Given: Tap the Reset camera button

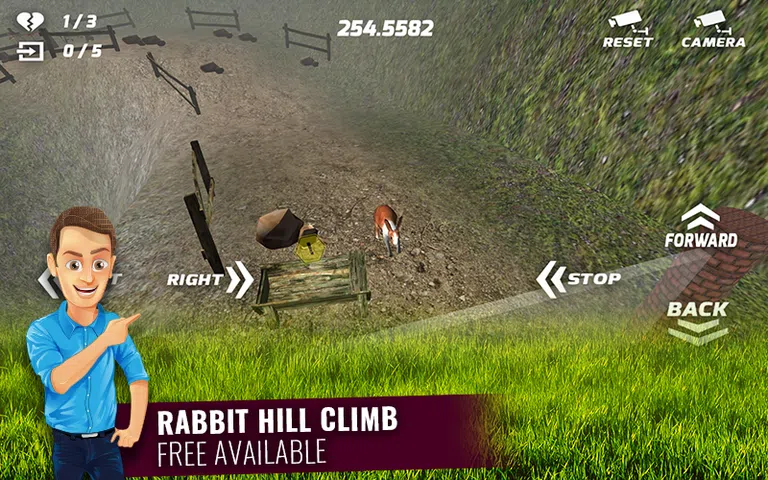Looking at the screenshot, I should [x=627, y=29].
